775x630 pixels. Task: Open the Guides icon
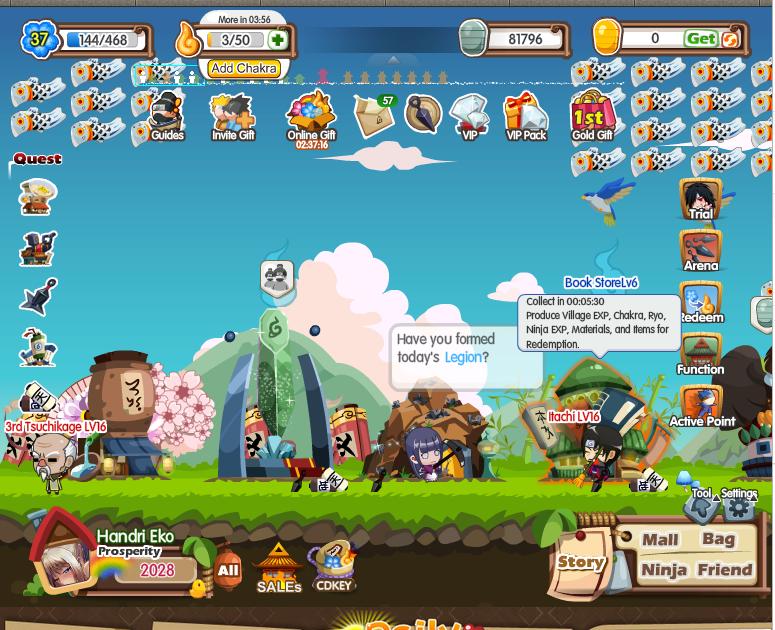166,117
